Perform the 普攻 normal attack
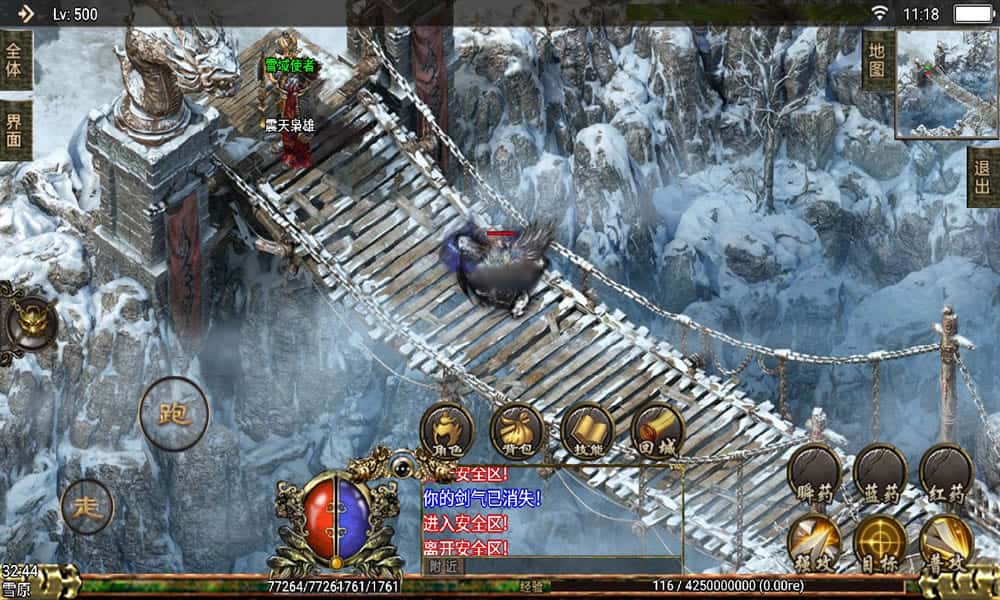This screenshot has width=1000, height=600. click(x=946, y=541)
